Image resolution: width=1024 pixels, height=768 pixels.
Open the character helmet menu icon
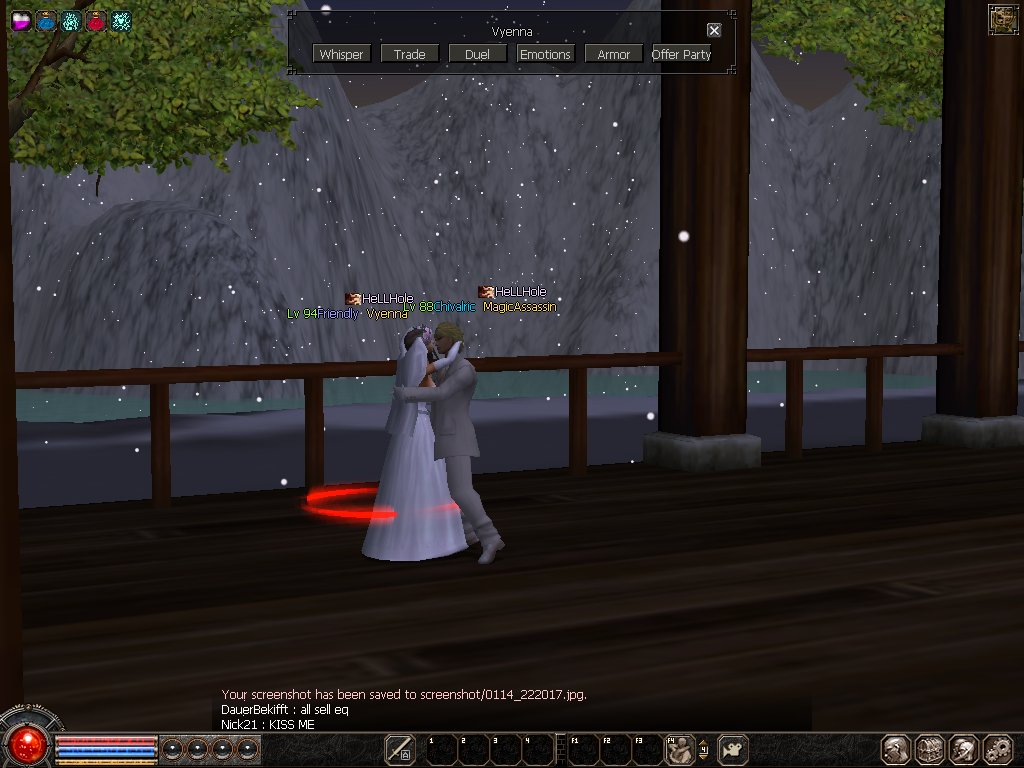click(x=896, y=749)
